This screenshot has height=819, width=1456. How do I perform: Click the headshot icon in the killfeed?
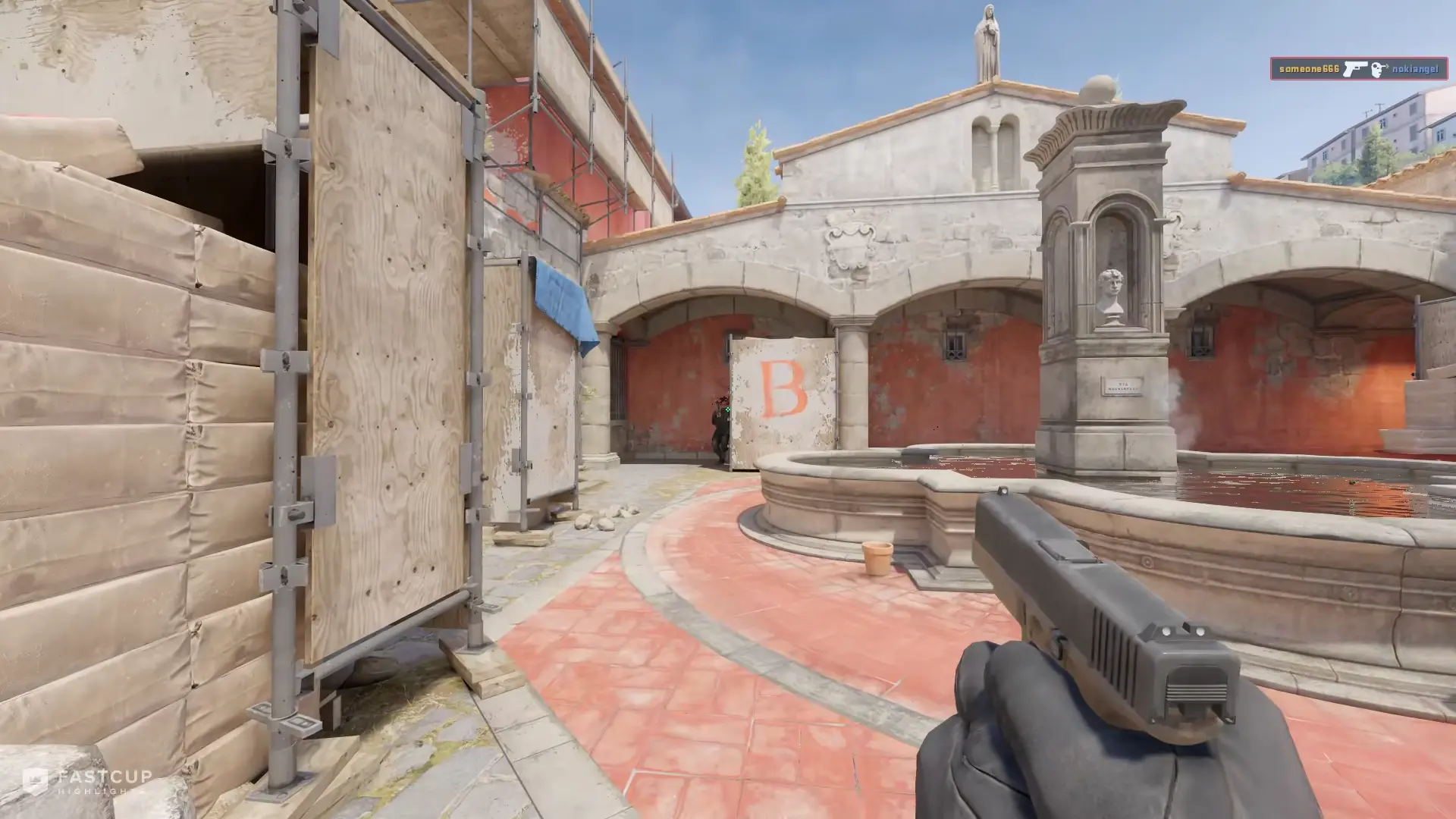[x=1376, y=69]
